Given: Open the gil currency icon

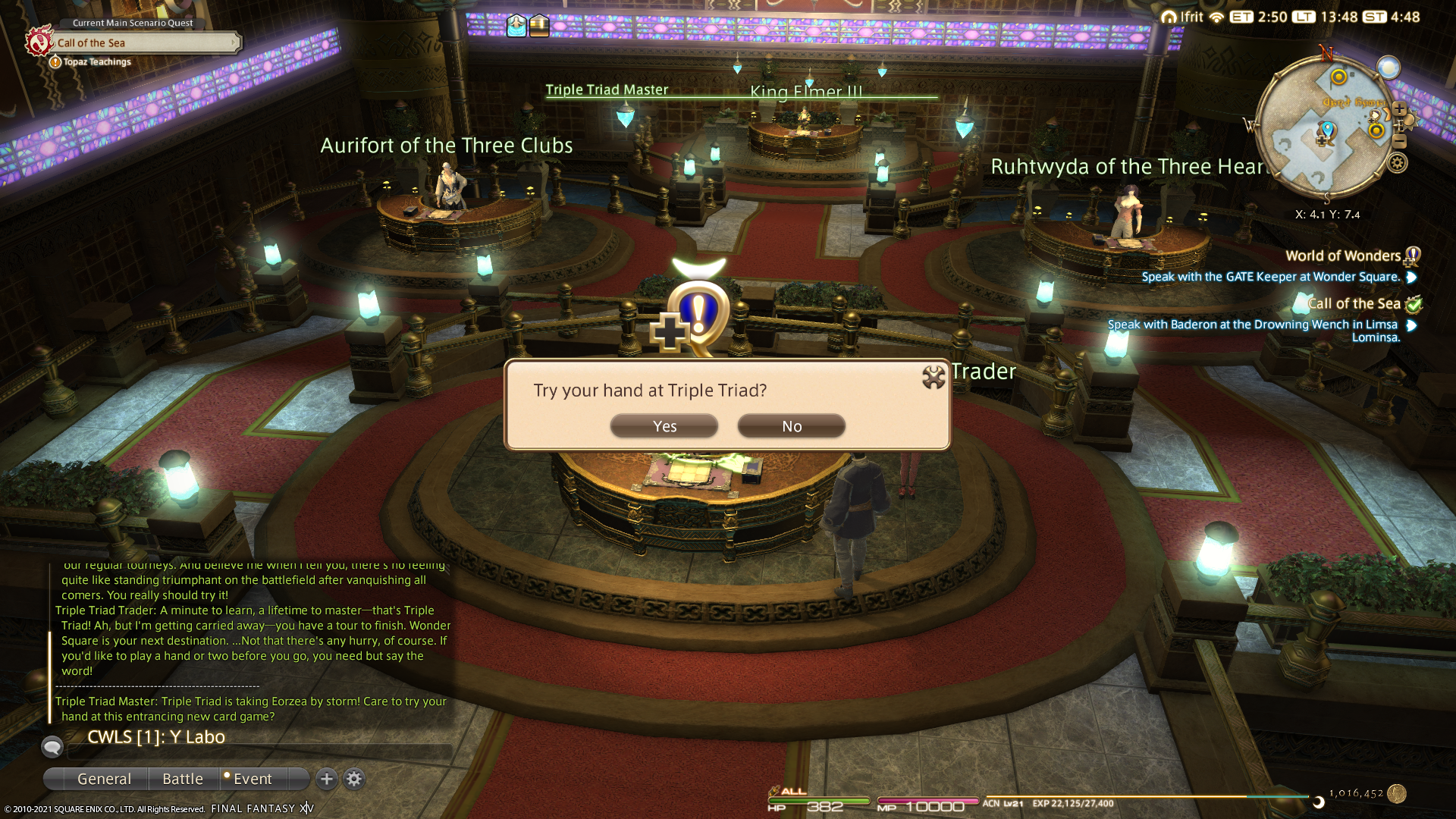Looking at the screenshot, I should pos(1397,793).
